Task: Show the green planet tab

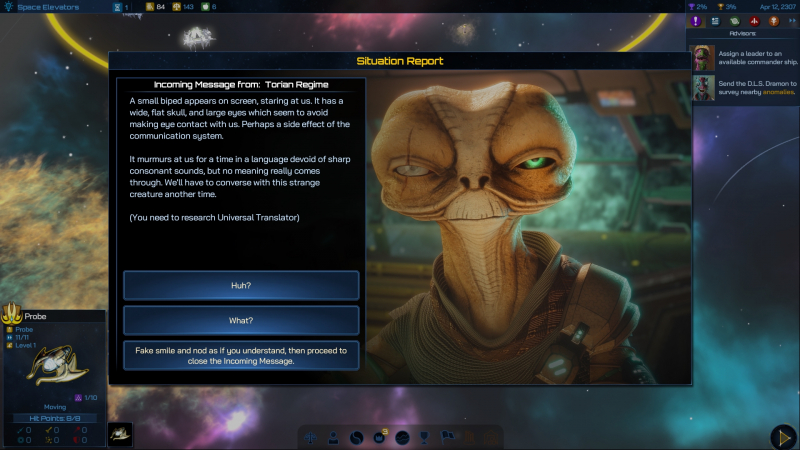Action: point(733,21)
